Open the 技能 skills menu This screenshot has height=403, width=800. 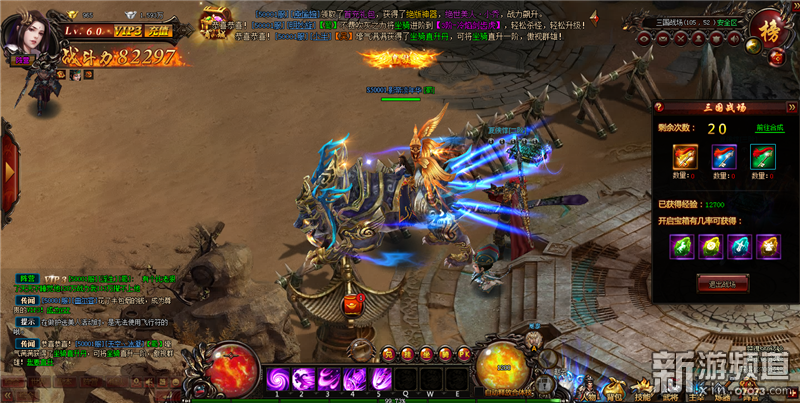tap(641, 390)
